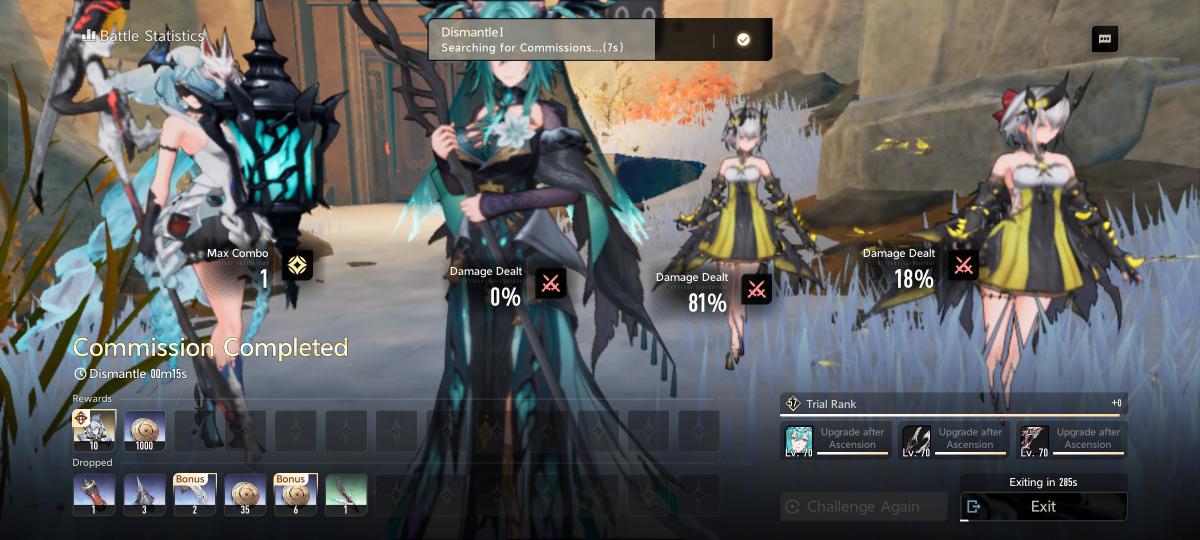Inspect the character figure reward with count 10
Screen dimensions: 1200x540
94,430
